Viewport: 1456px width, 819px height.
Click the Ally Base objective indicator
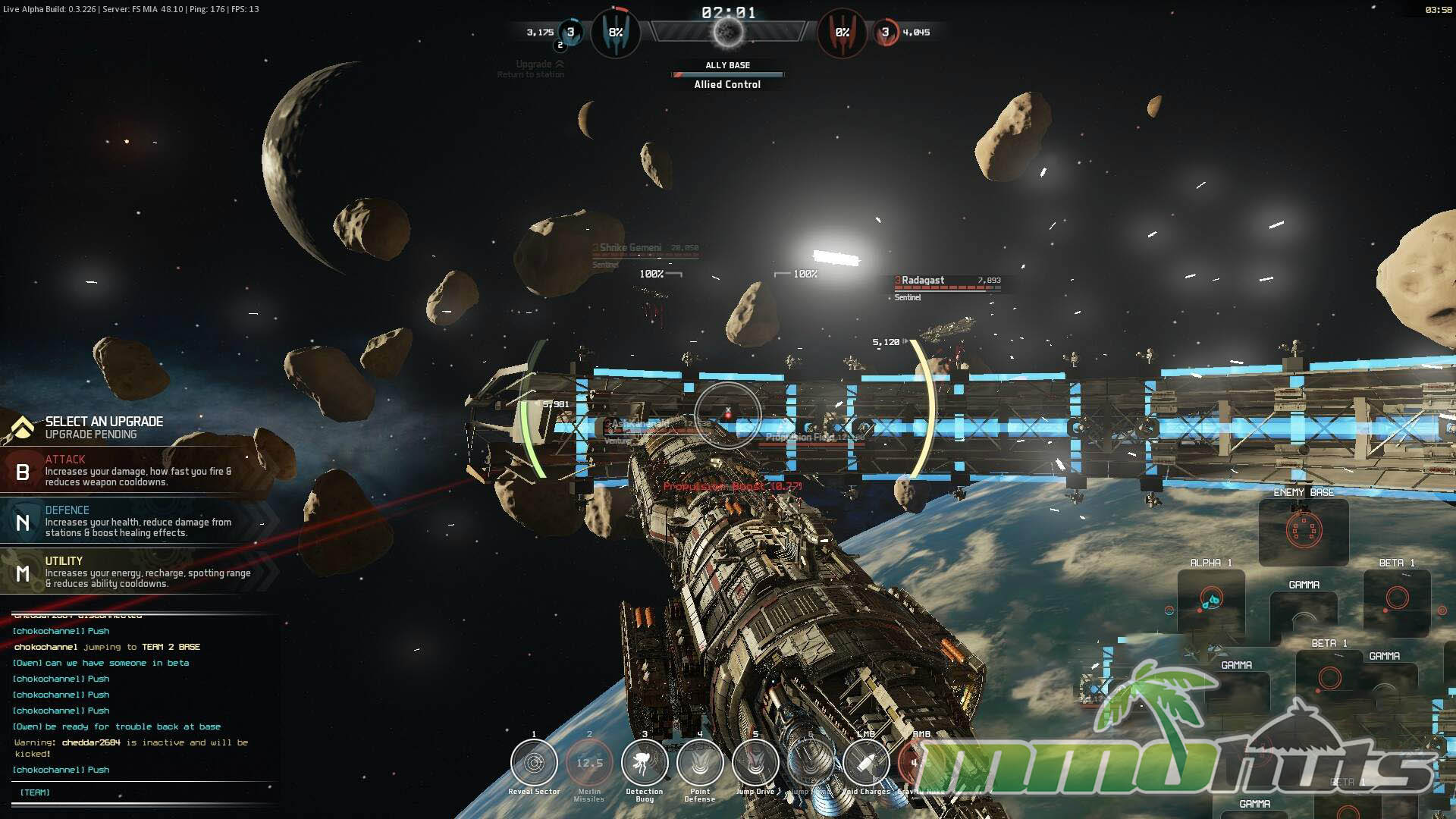pyautogui.click(x=727, y=75)
